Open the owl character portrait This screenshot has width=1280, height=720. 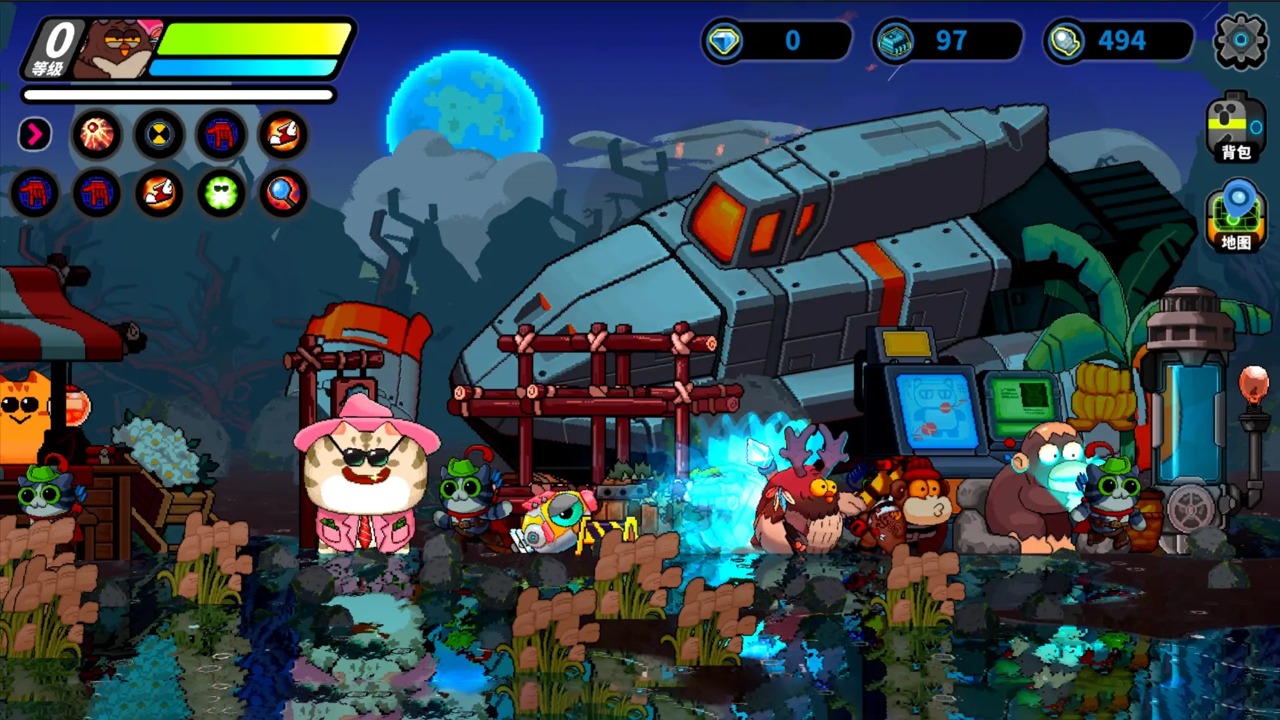coord(117,47)
